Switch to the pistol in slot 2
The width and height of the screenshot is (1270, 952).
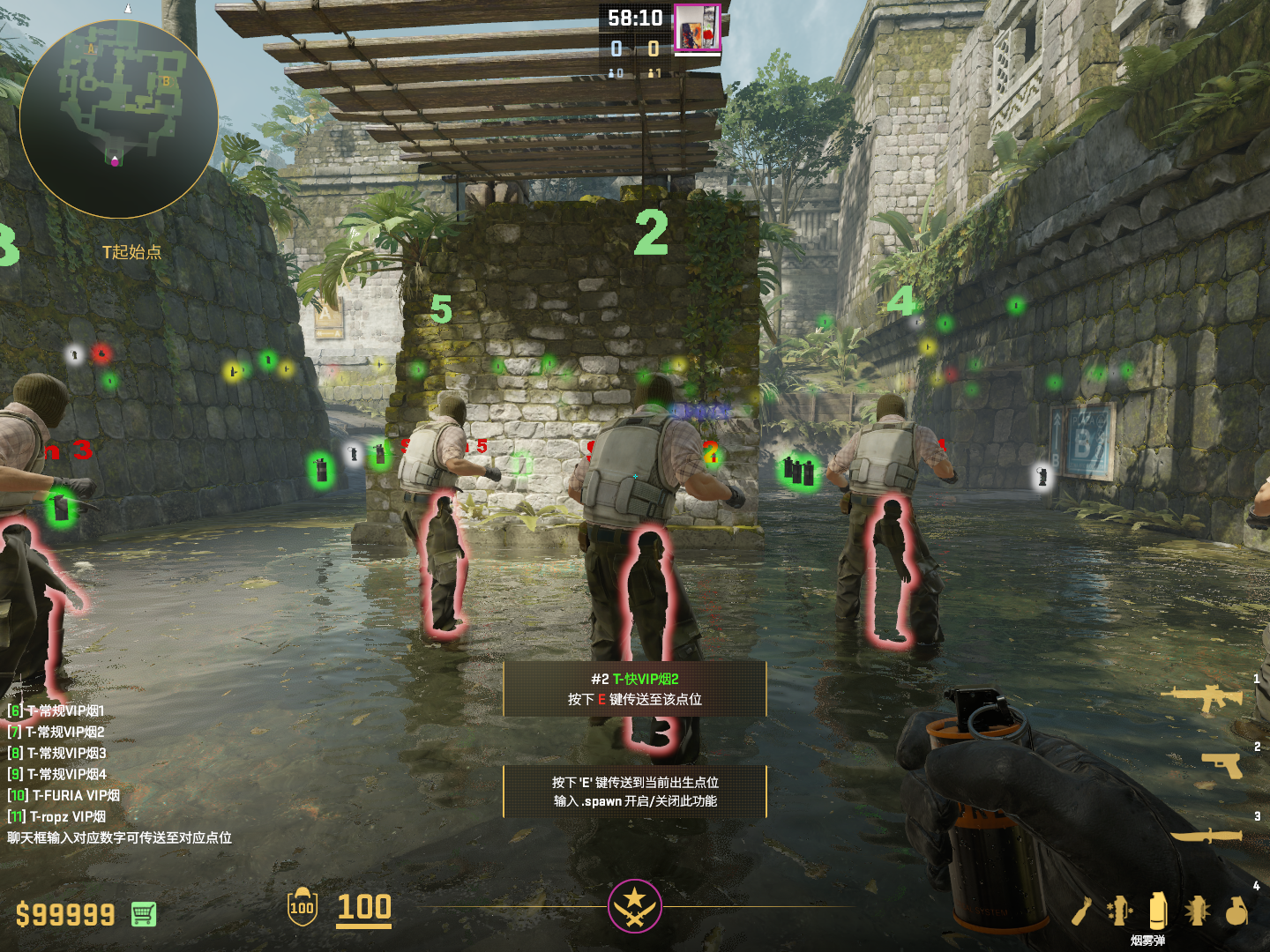(x=1222, y=765)
